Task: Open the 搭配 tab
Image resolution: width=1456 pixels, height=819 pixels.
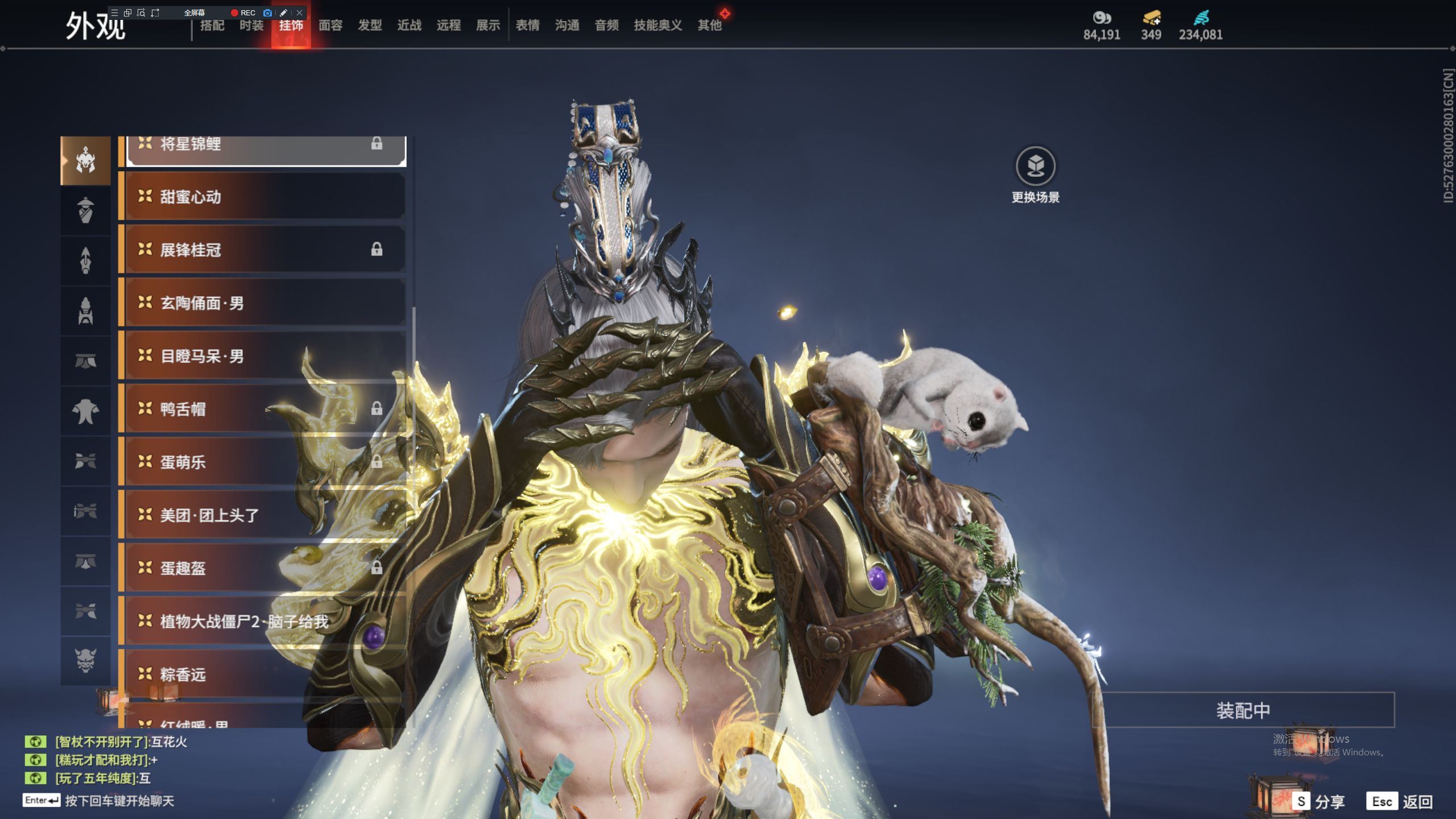Action: click(x=212, y=26)
